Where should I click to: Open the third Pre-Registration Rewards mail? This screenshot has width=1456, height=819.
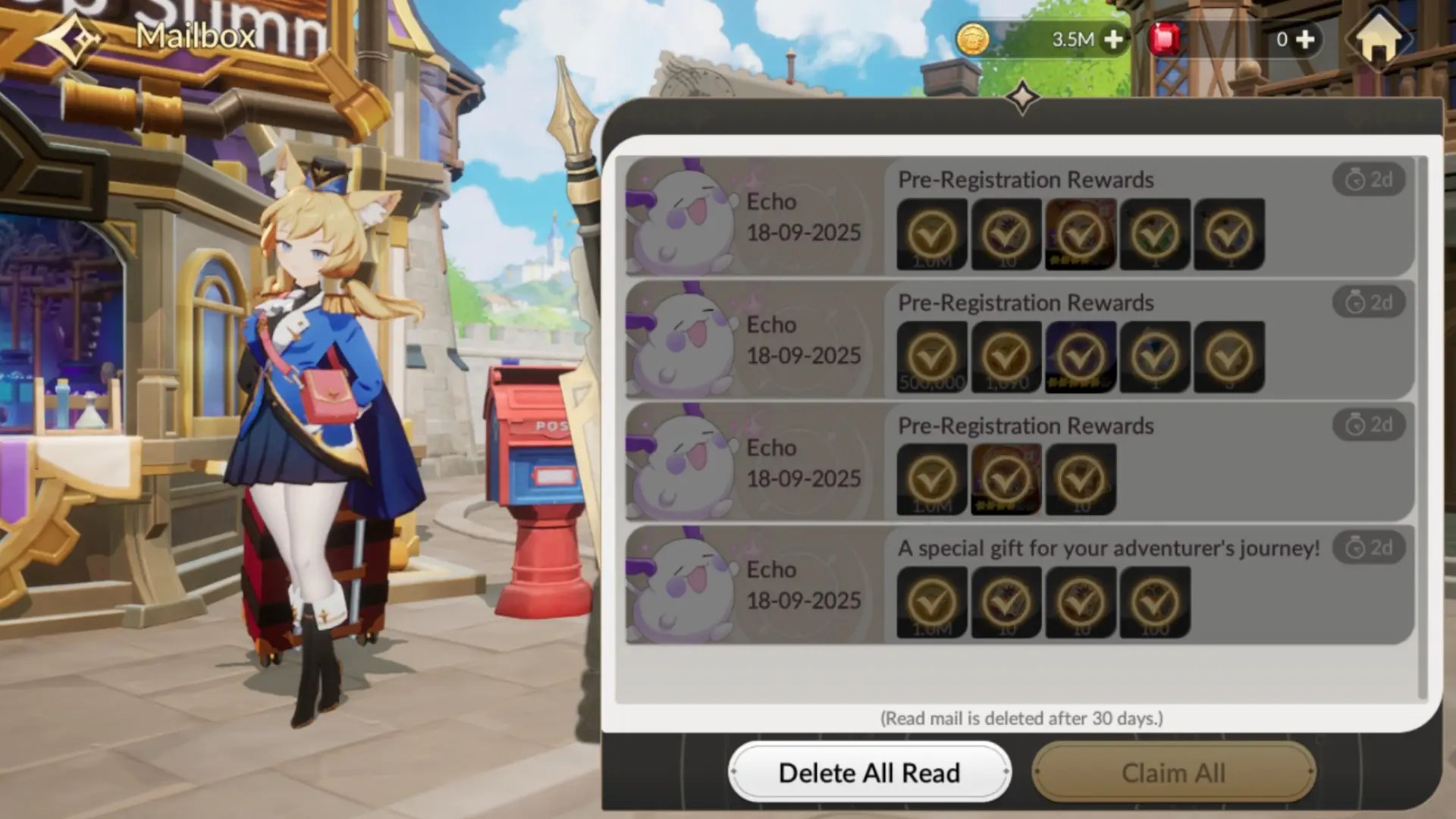point(1025,425)
